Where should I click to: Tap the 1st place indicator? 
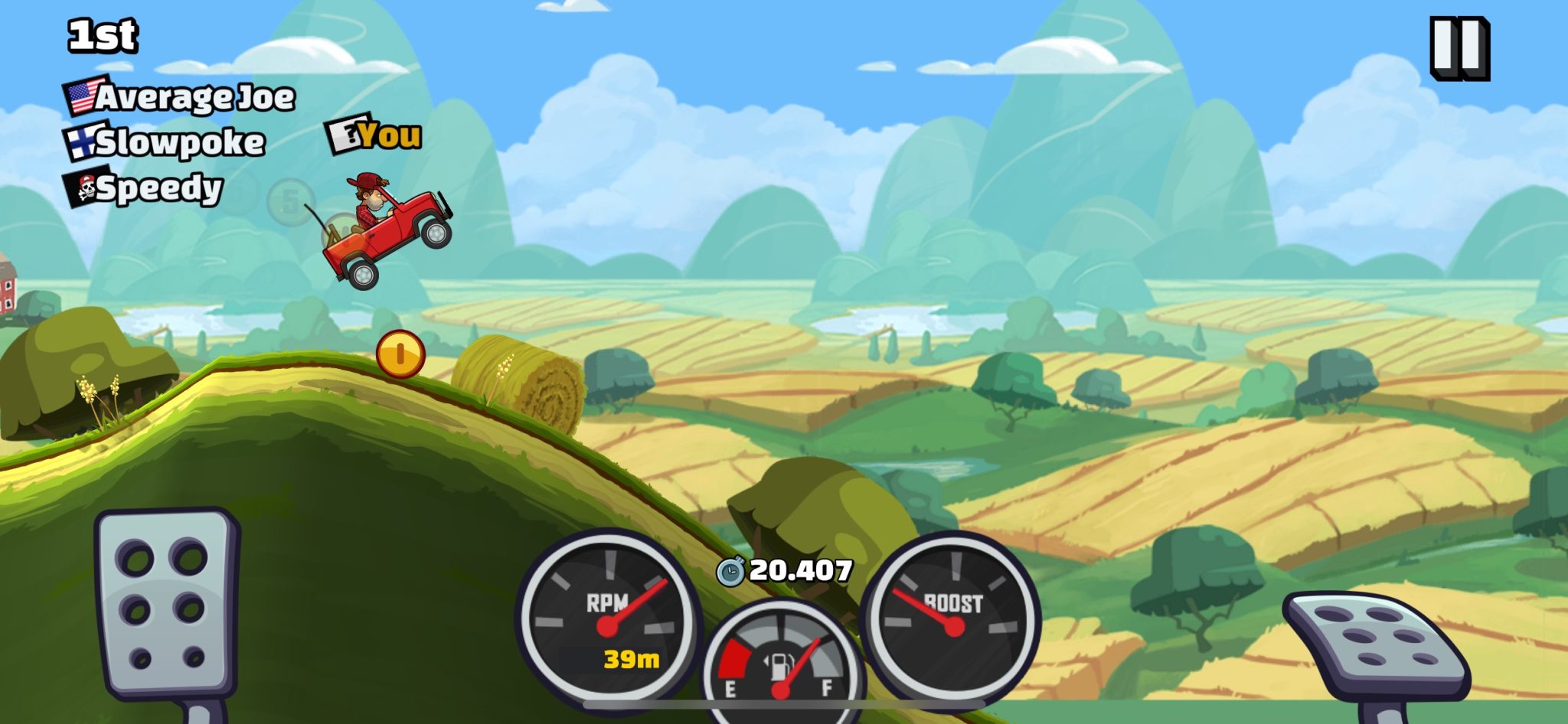(102, 34)
